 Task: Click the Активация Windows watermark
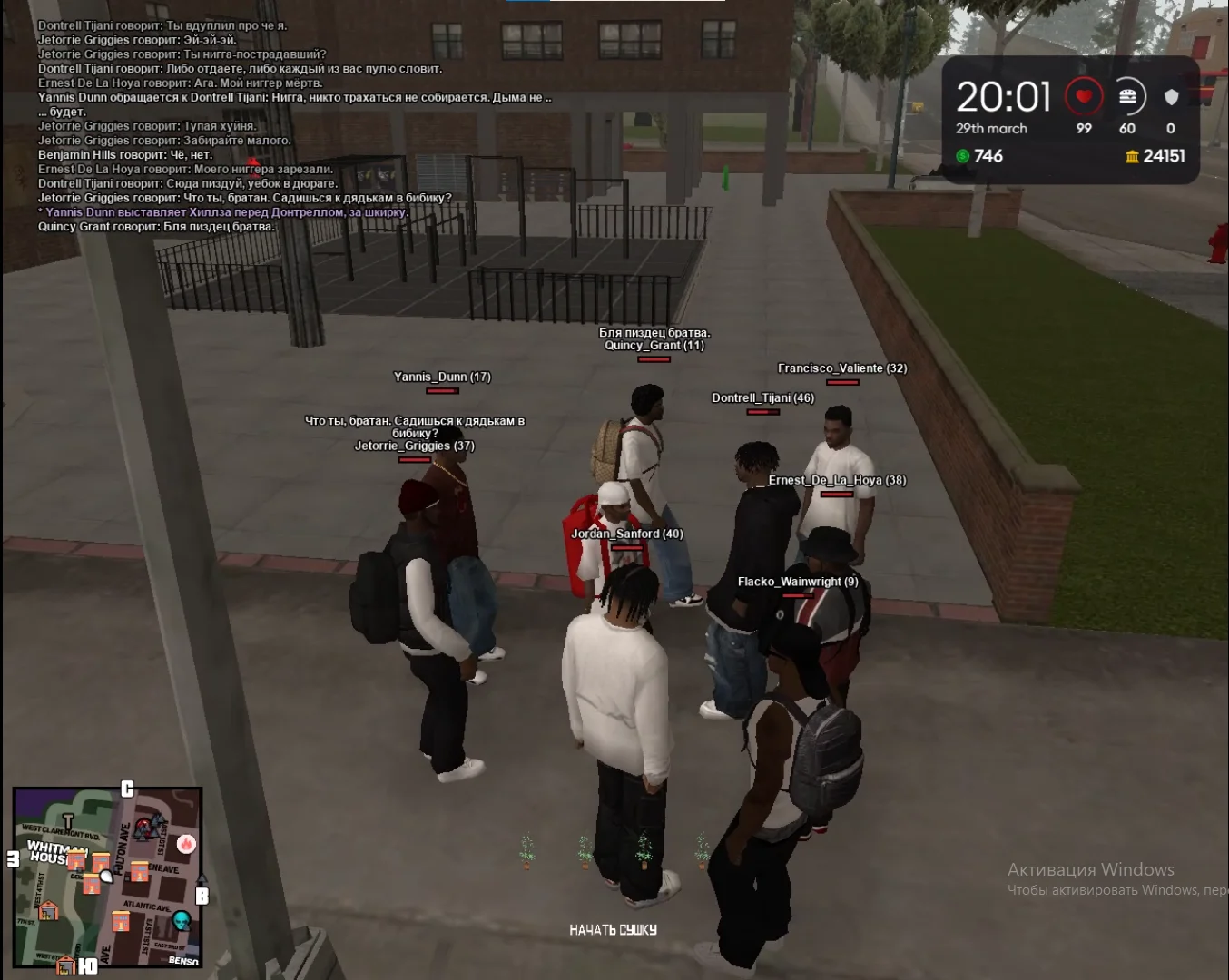click(x=1091, y=869)
